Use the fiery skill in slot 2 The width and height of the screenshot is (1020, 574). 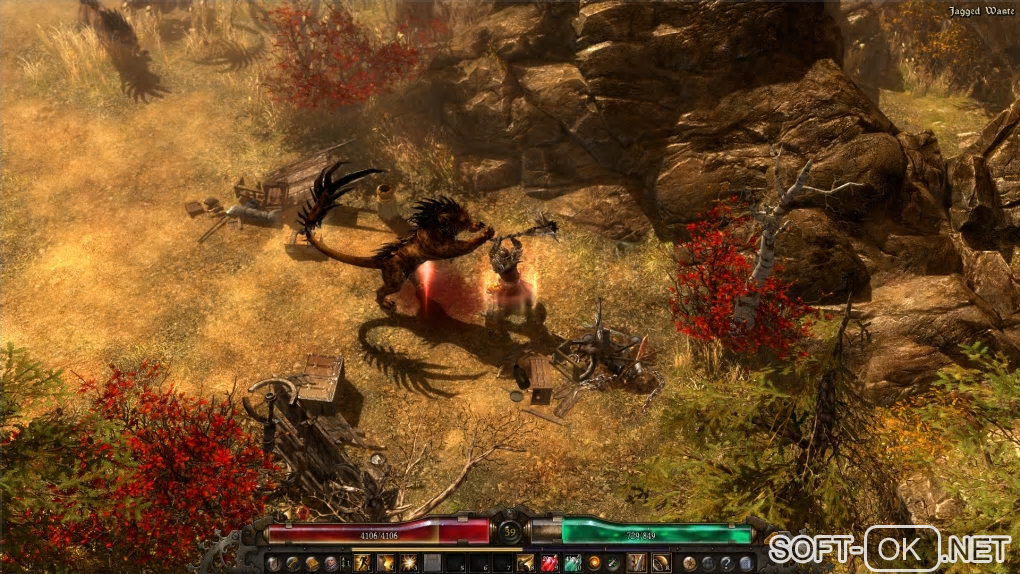pos(385,563)
